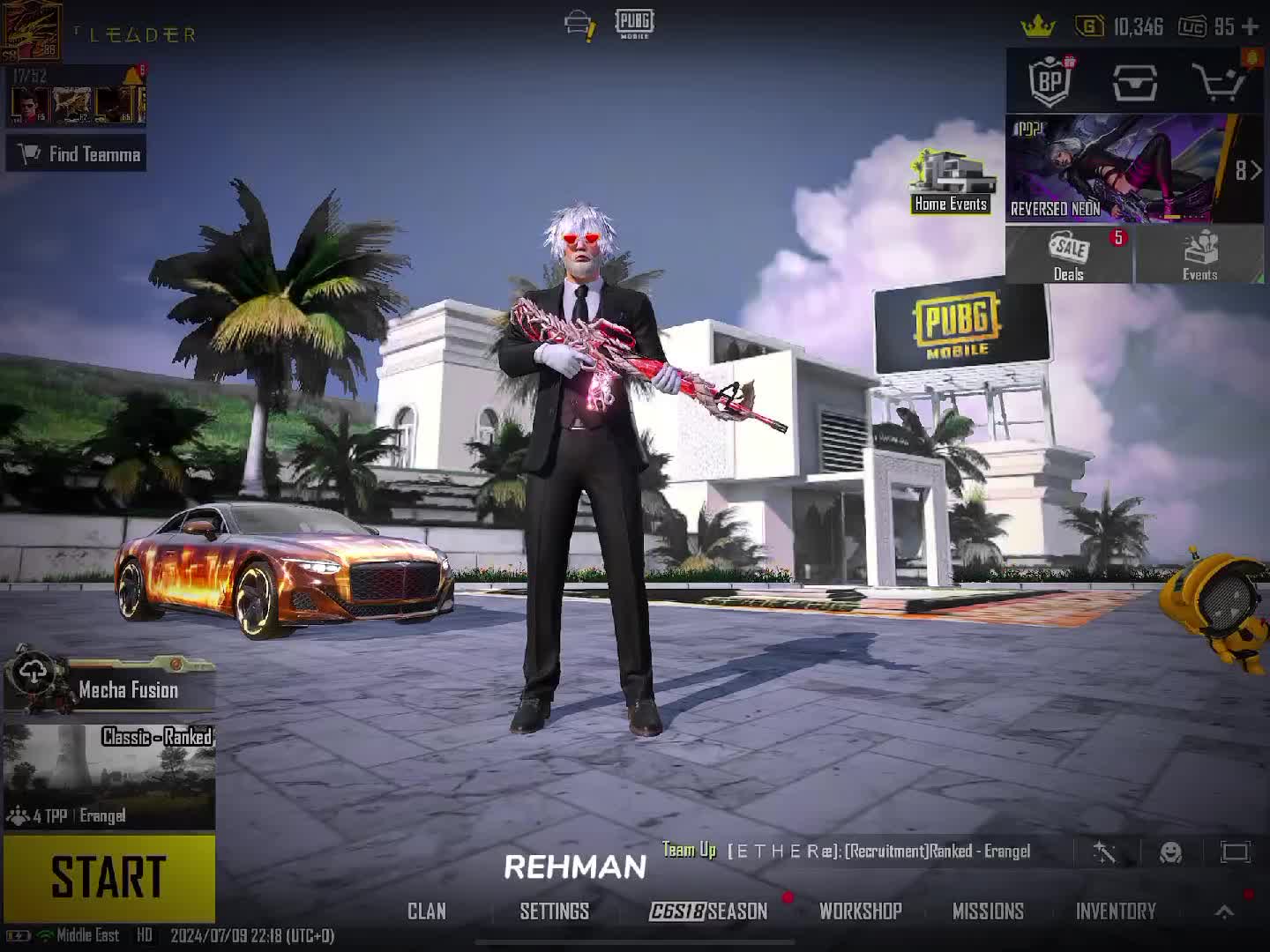Open the emote smiley face icon
The width and height of the screenshot is (1270, 952).
(1170, 852)
